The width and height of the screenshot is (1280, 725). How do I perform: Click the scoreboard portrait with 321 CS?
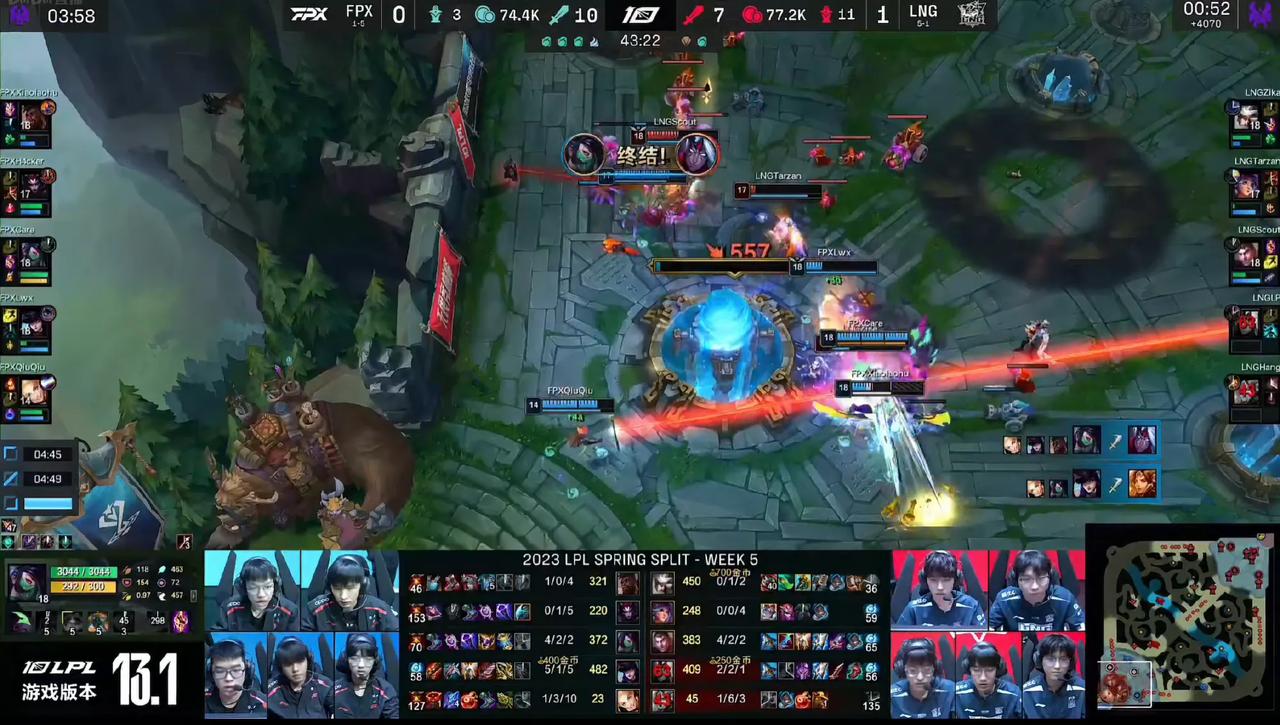point(628,583)
